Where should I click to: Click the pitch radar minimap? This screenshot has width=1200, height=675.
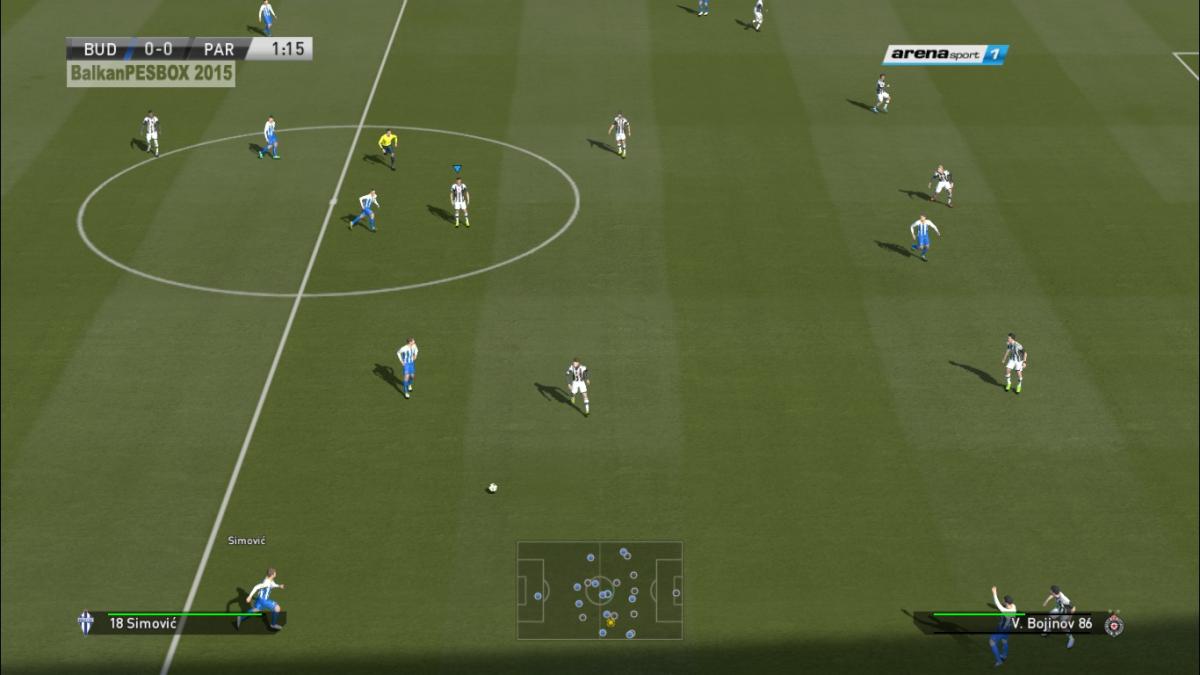click(x=599, y=590)
